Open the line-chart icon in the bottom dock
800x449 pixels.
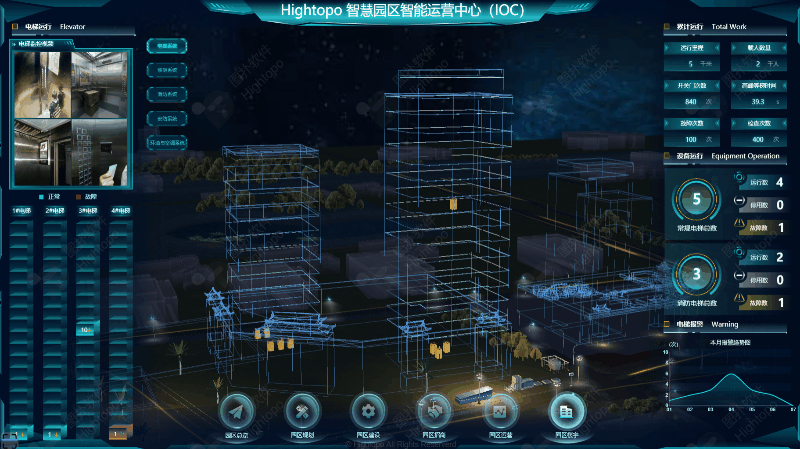500,411
